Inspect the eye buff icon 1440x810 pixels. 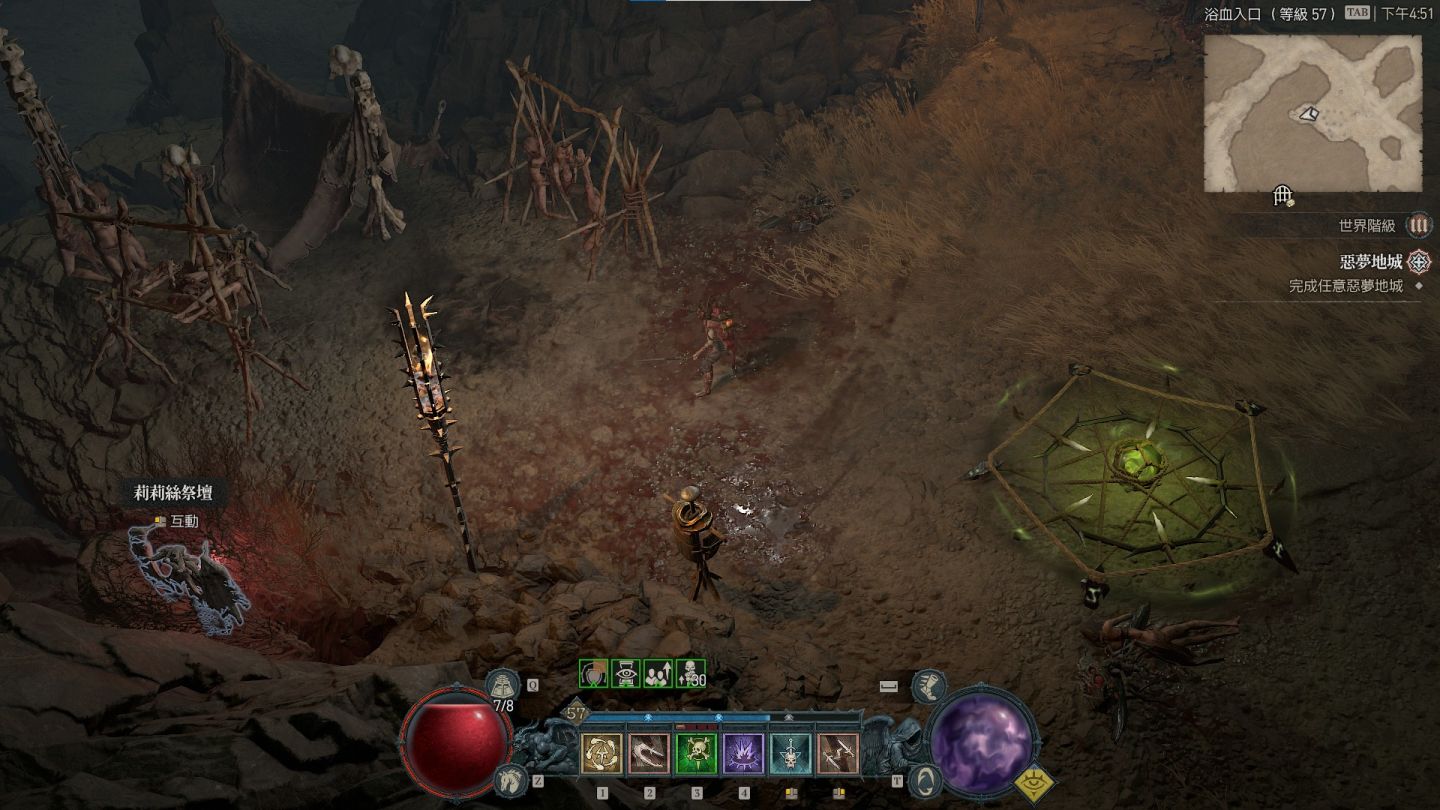[625, 674]
